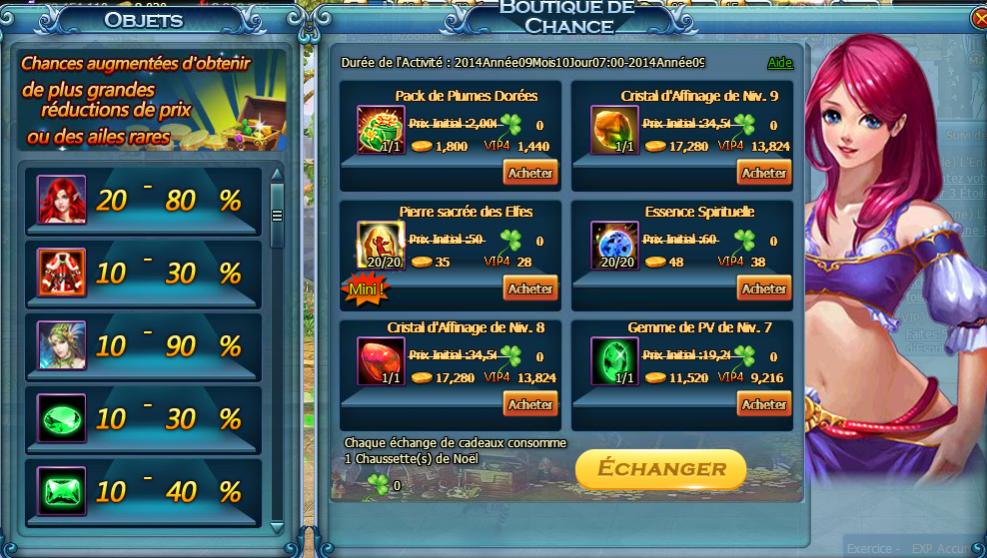
Task: Select the orange Cristal d'Affinage Niv. 9 icon
Action: point(615,129)
